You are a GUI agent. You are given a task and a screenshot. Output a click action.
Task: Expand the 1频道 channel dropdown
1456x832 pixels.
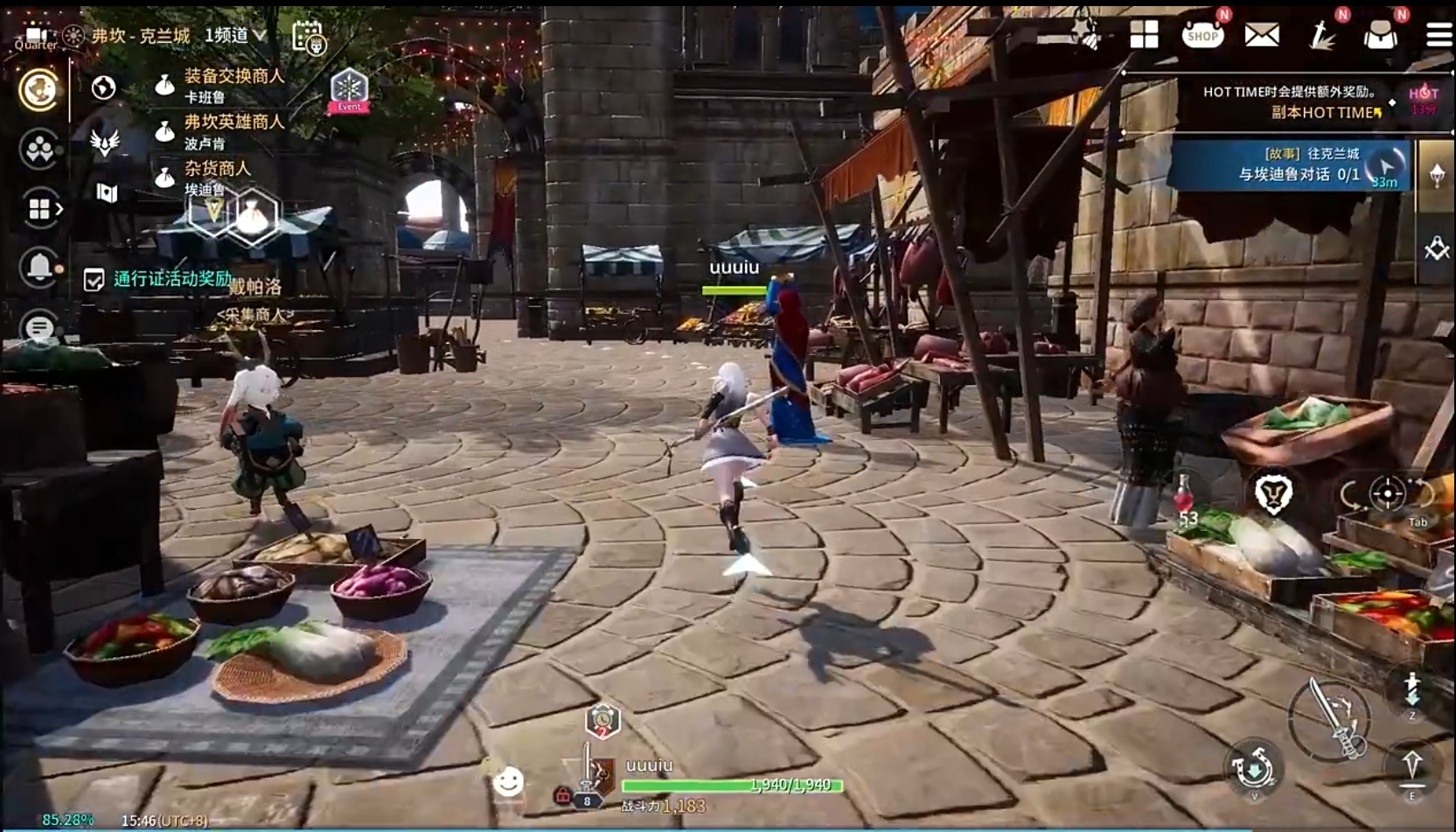tap(236, 35)
